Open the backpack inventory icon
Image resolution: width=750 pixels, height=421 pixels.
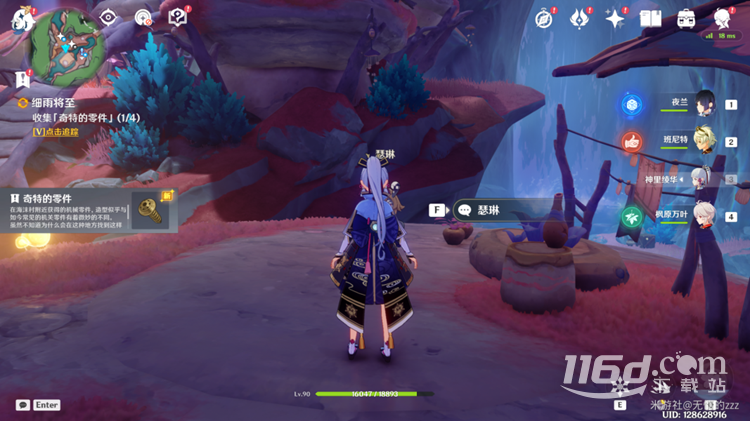click(687, 18)
